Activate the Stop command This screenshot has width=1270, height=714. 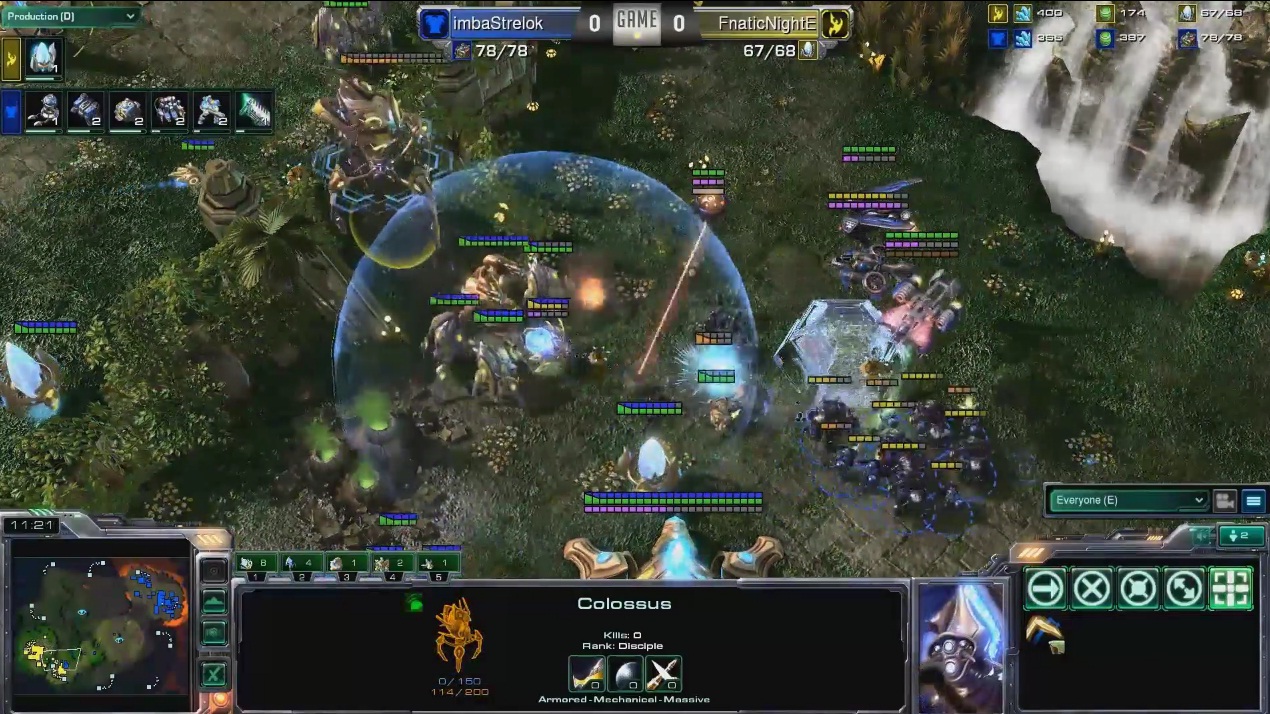[1092, 589]
